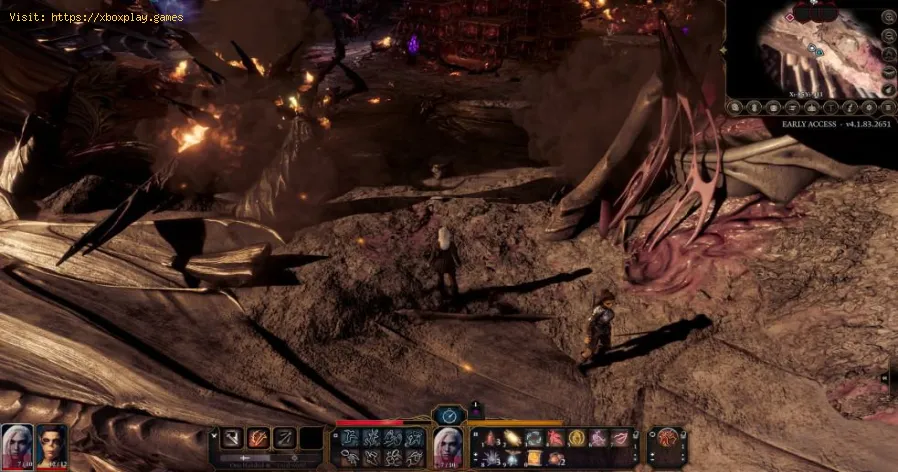This screenshot has height=472, width=898.
Task: Activate the gold circular rune spell
Action: point(575,437)
